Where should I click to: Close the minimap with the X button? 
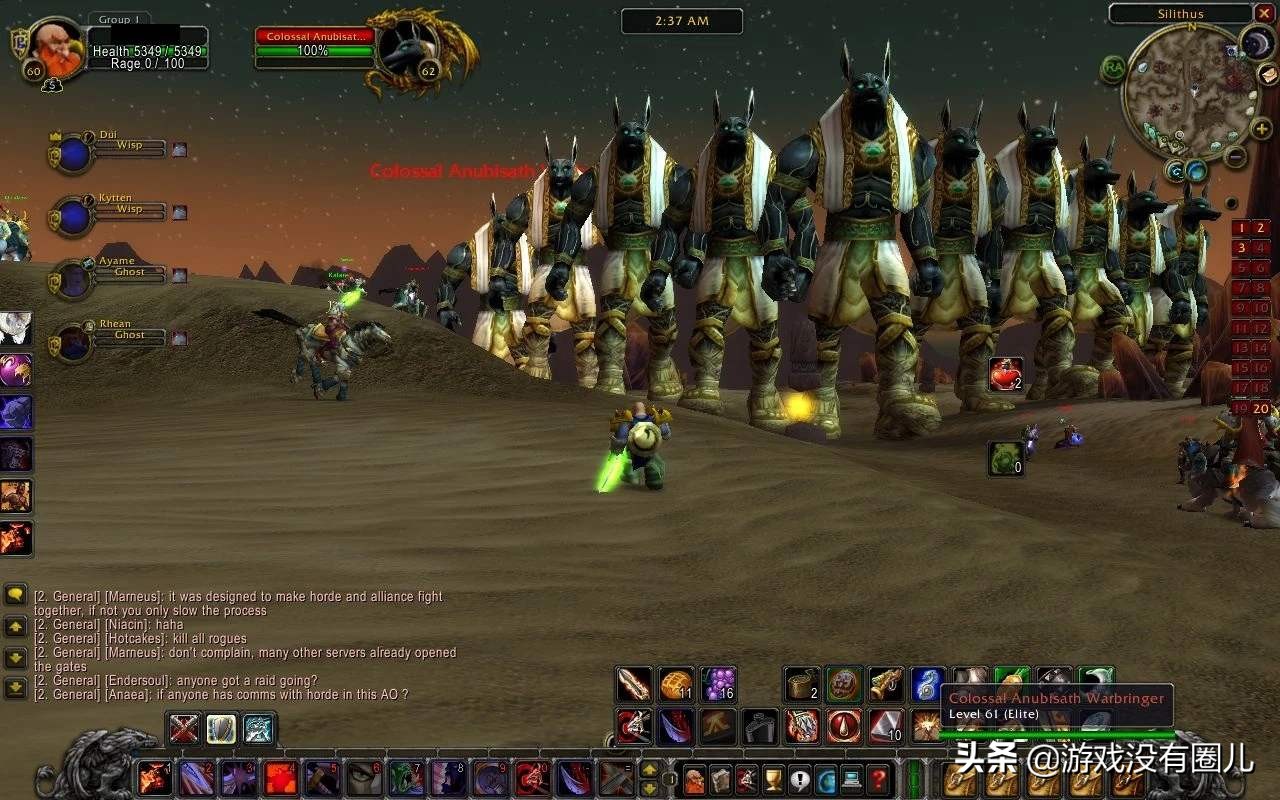click(1264, 14)
